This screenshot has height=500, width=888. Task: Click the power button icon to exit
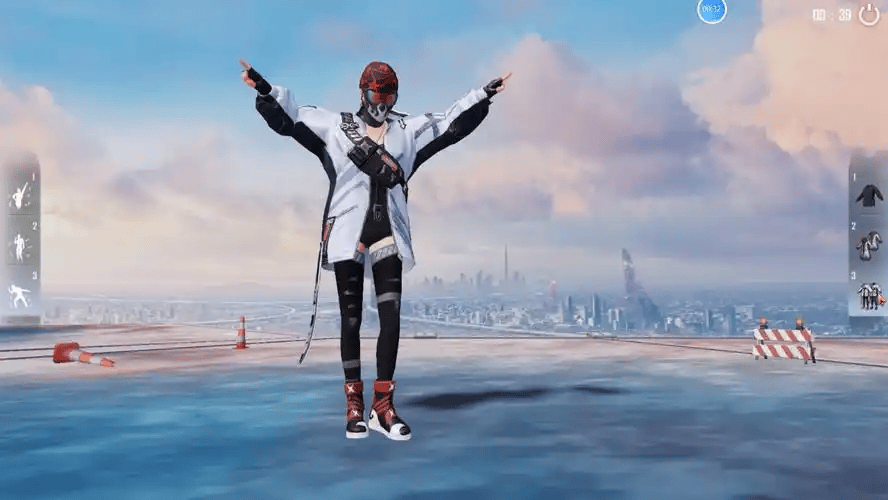pos(869,14)
